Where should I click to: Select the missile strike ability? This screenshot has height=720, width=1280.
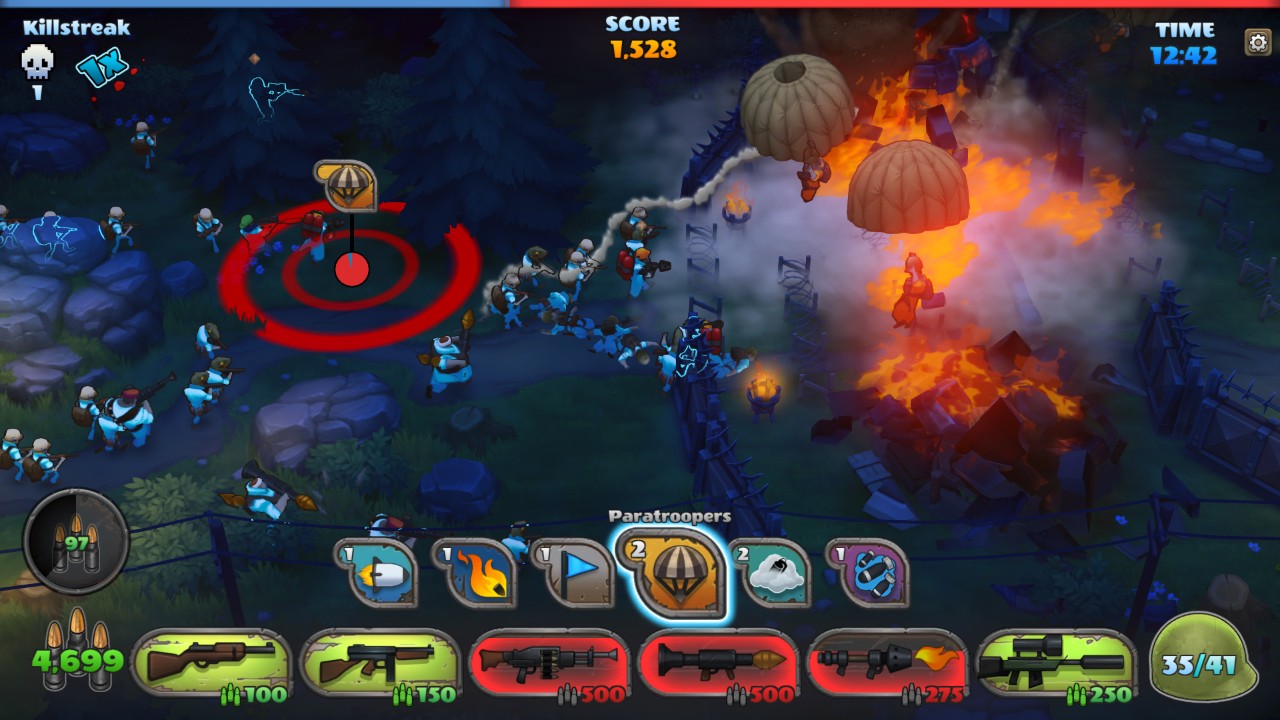[382, 574]
